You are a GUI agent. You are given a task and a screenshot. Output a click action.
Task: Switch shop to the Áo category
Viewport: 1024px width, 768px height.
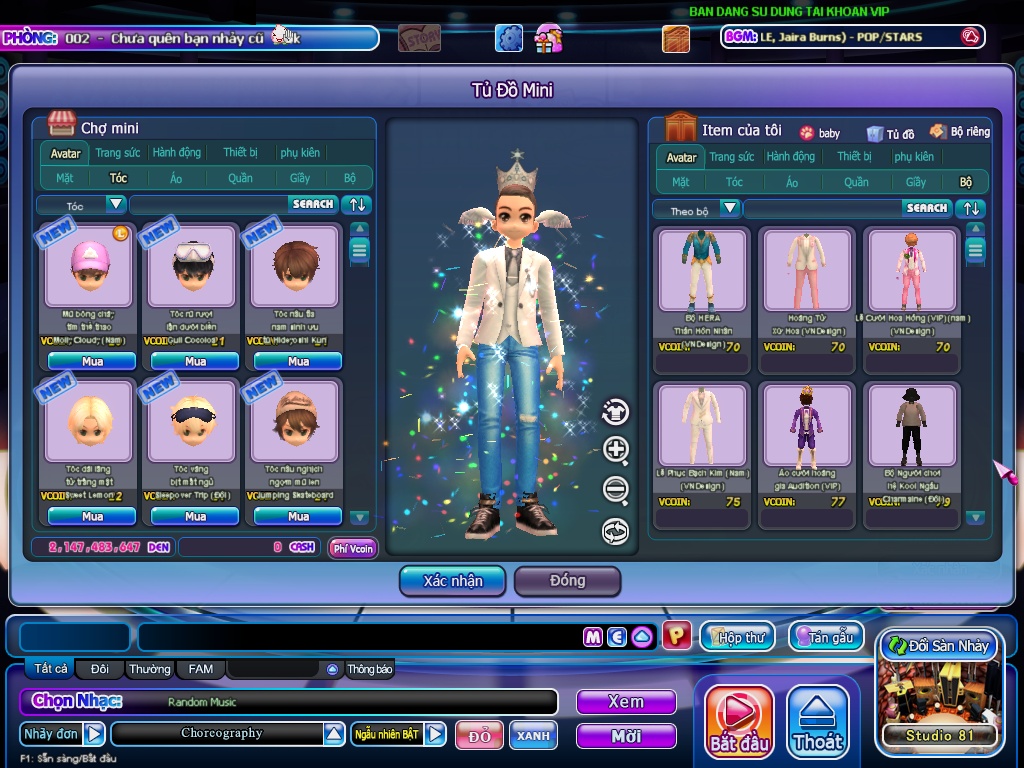(x=176, y=178)
